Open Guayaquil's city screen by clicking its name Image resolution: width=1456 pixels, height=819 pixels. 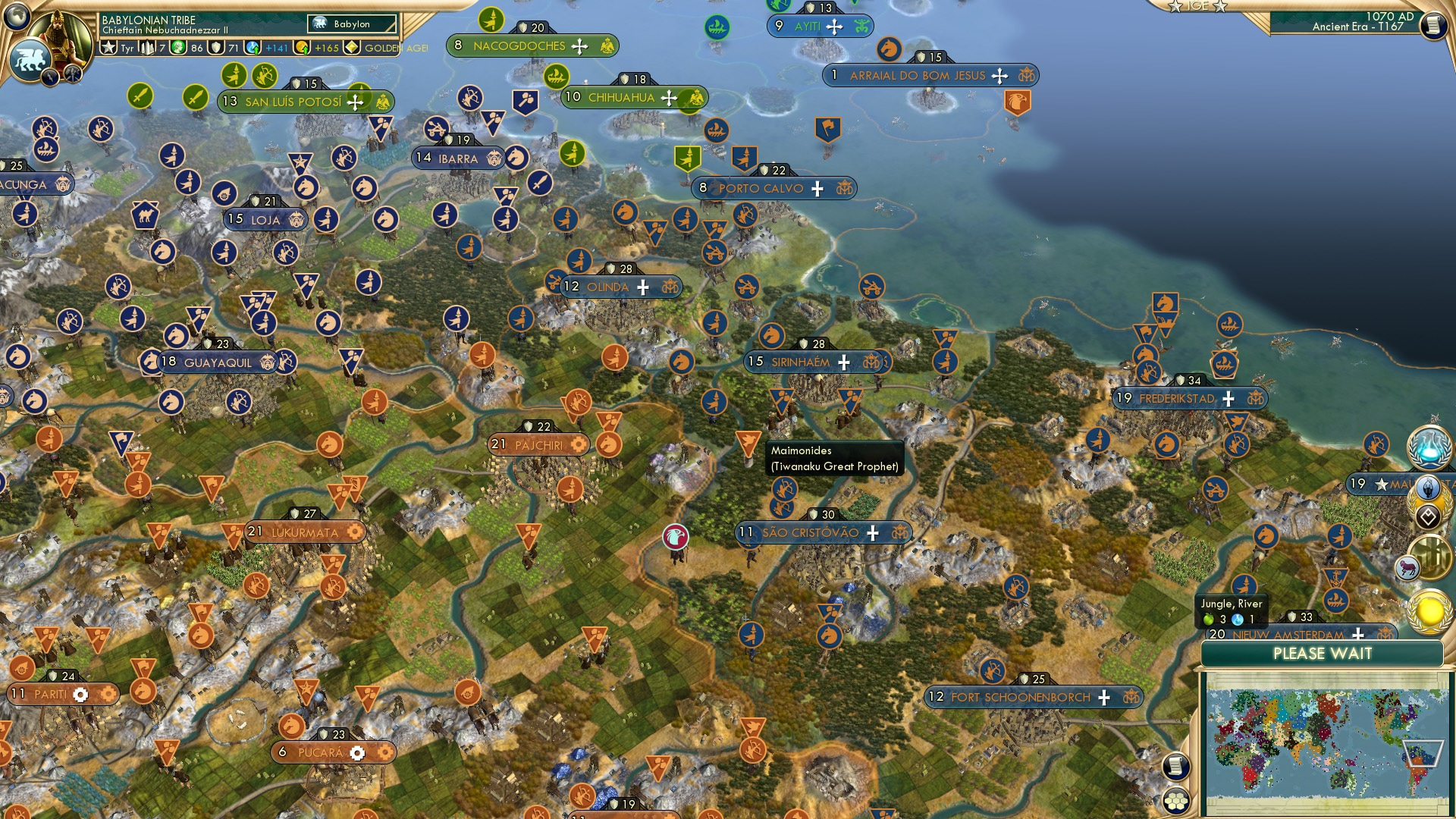click(220, 362)
